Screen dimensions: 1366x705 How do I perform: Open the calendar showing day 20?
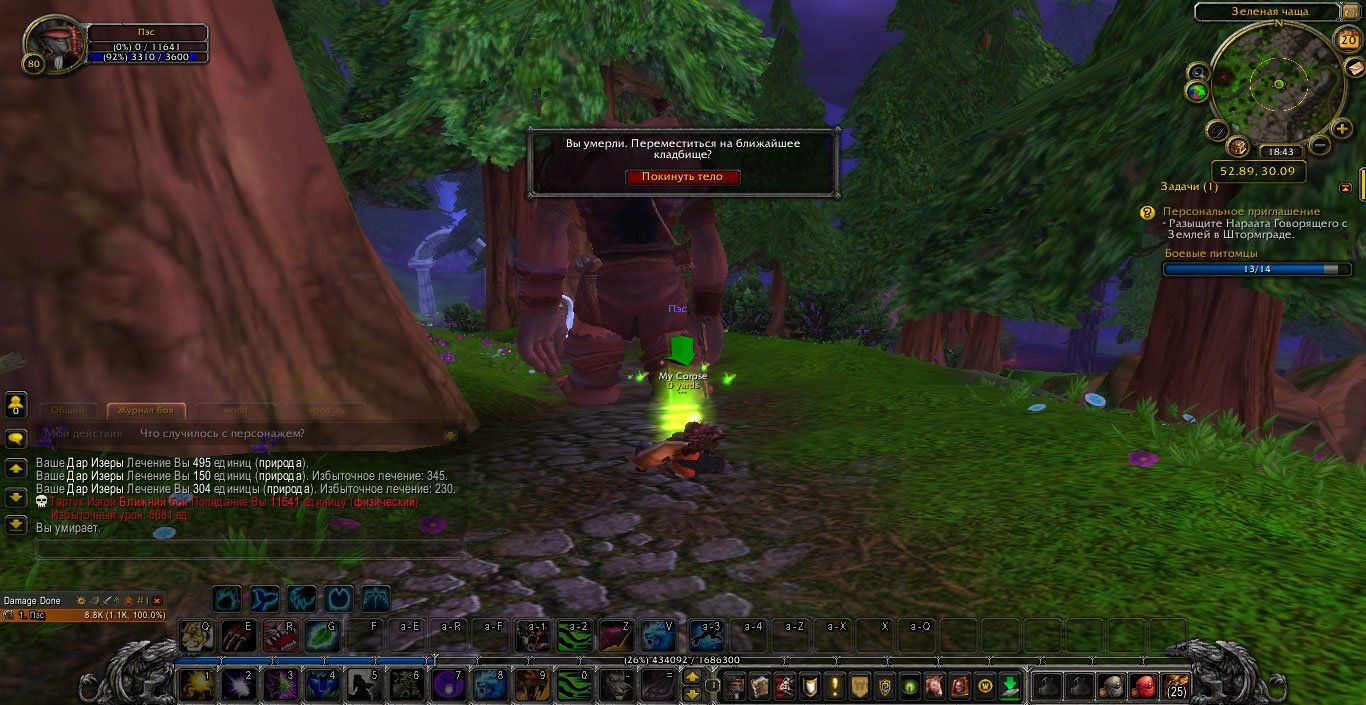1348,40
